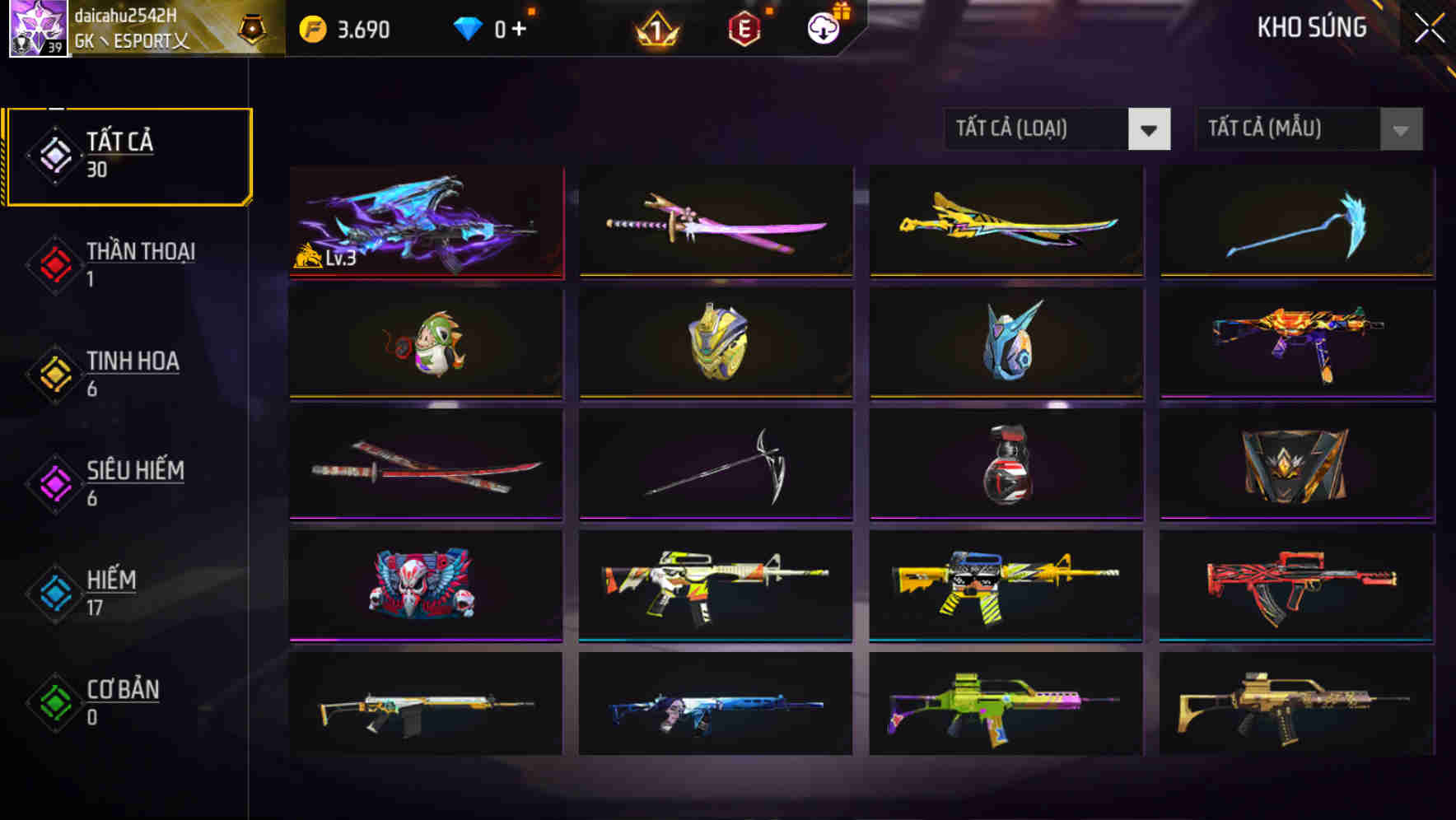Select the HIẾM blue rarity icon
The width and height of the screenshot is (1456, 820).
(54, 592)
